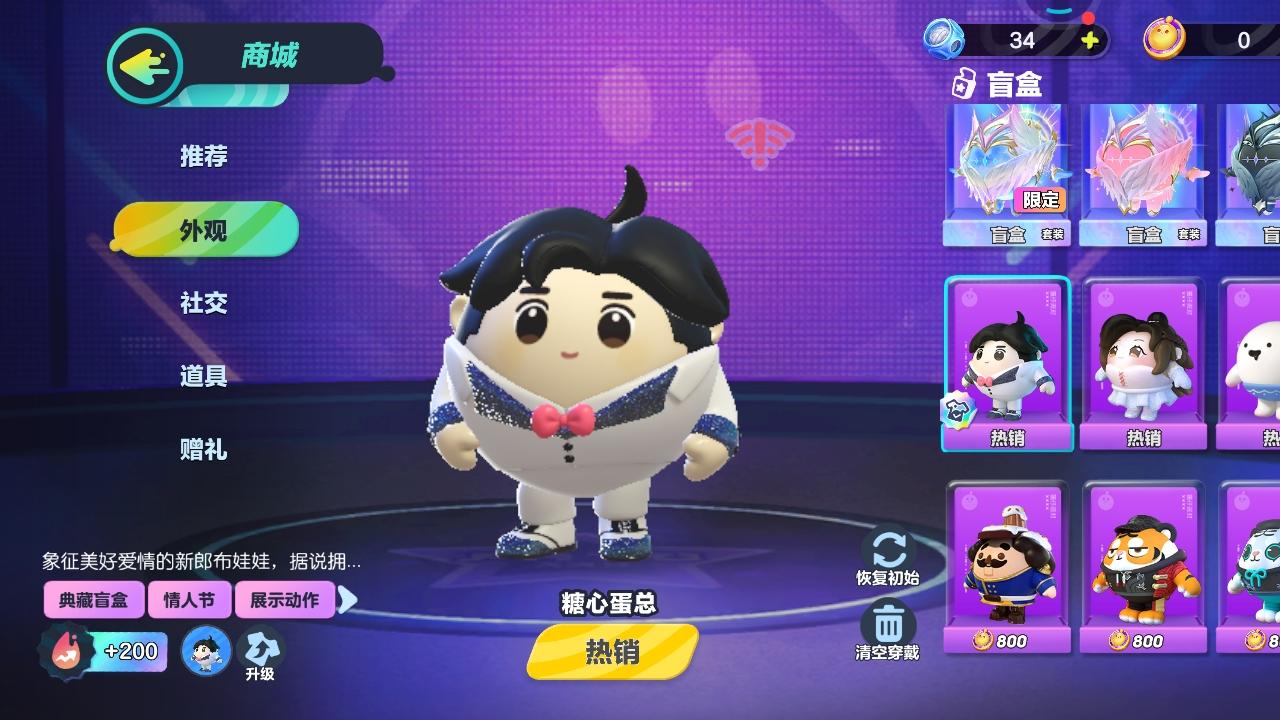Image resolution: width=1280 pixels, height=720 pixels.
Task: Select the 社交 category
Action: 204,303
